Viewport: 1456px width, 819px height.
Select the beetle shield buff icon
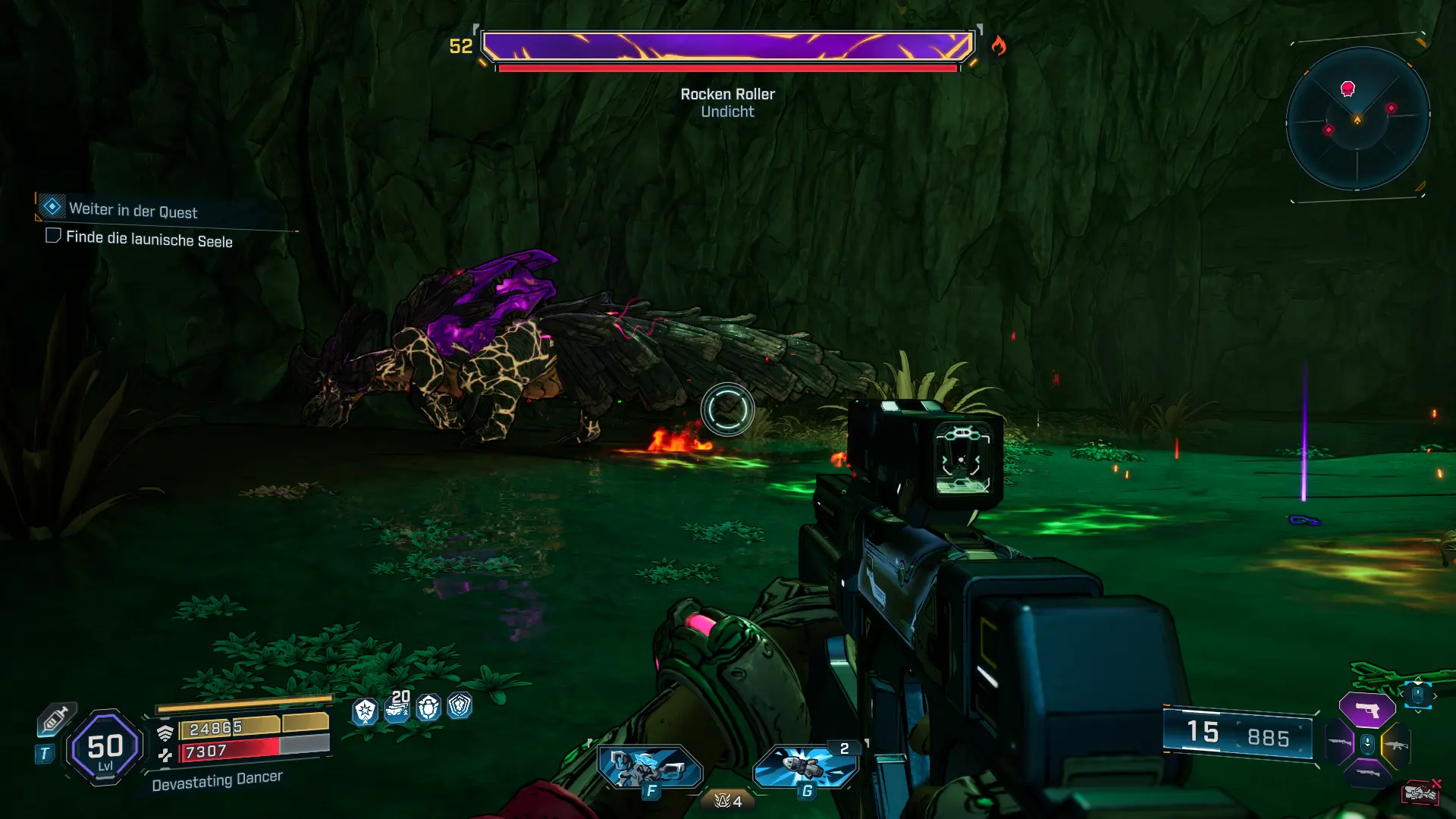(428, 708)
